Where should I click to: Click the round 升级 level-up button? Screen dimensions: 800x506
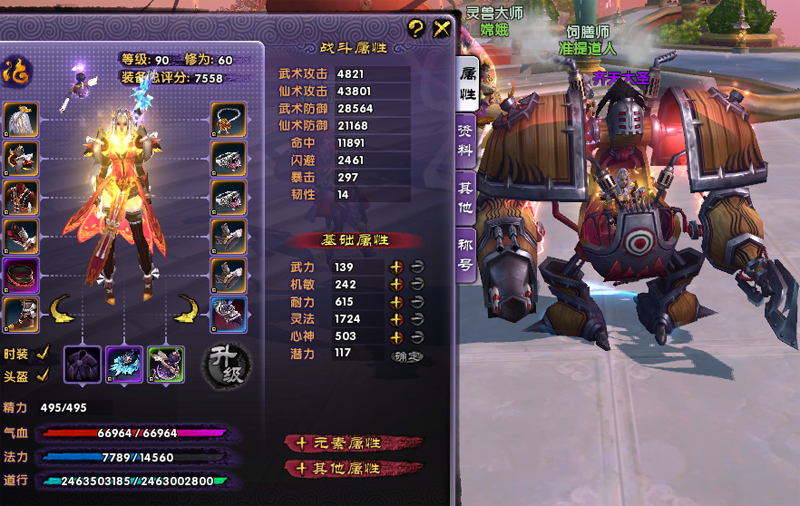(x=226, y=365)
